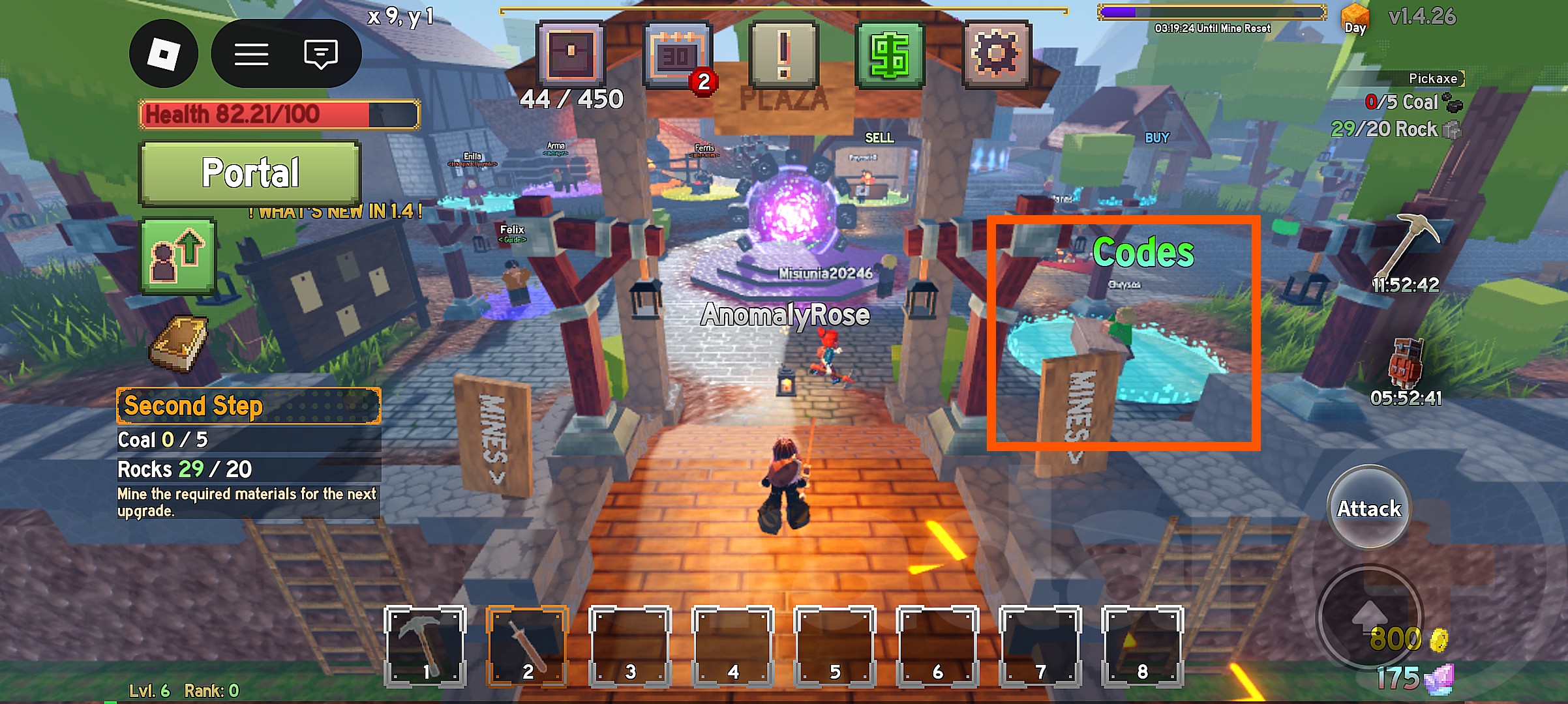This screenshot has height=704, width=1568.
Task: Open the chat bubble icon
Action: (x=318, y=53)
